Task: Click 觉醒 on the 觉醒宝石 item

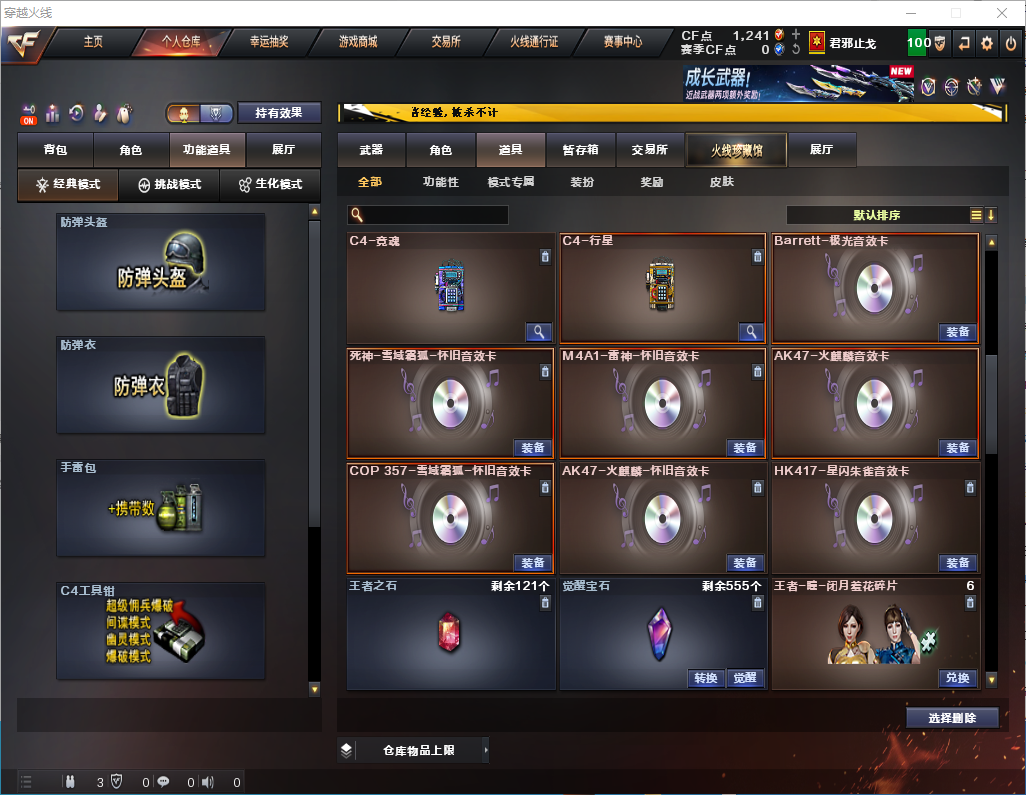Action: coord(744,678)
